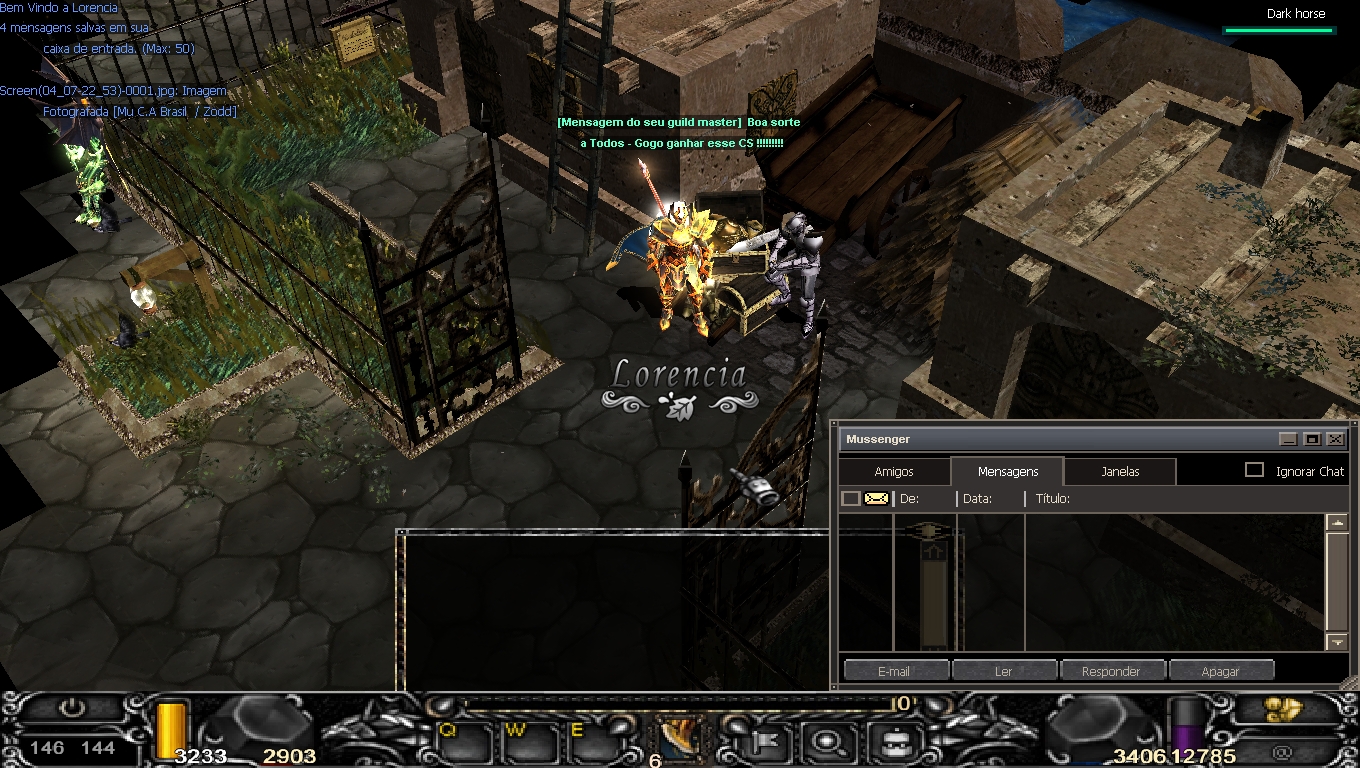This screenshot has height=768, width=1360.
Task: Click the message list scroll-down arrow
Action: 1337,641
